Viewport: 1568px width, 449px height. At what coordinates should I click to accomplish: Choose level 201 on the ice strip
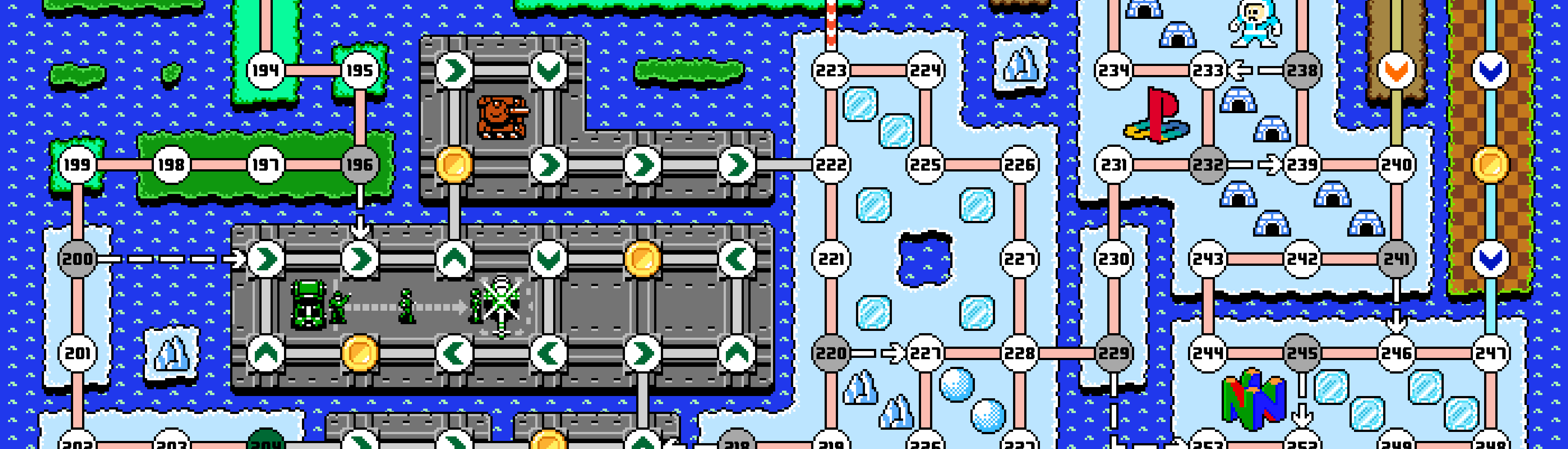77,353
